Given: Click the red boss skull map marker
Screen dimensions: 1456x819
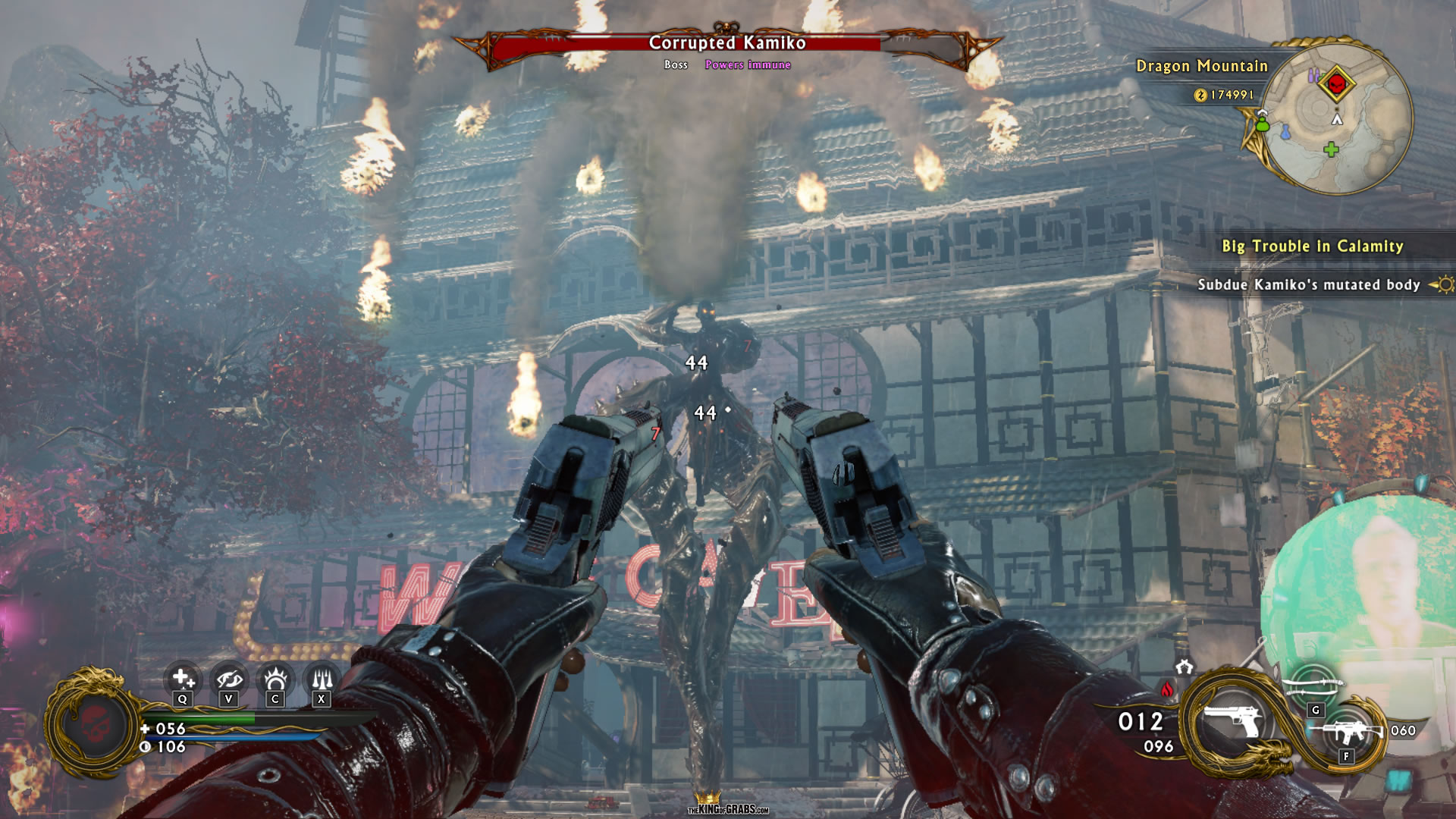Looking at the screenshot, I should click(1336, 83).
